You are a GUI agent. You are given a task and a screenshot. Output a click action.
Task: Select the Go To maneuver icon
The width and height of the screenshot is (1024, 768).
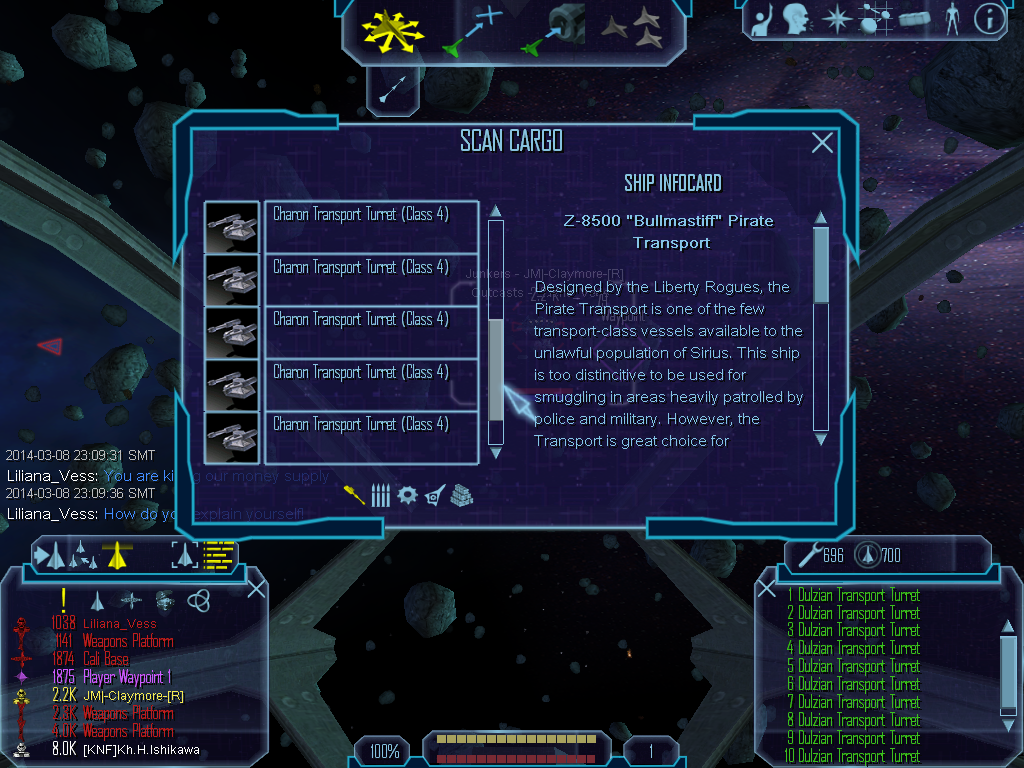(x=474, y=29)
